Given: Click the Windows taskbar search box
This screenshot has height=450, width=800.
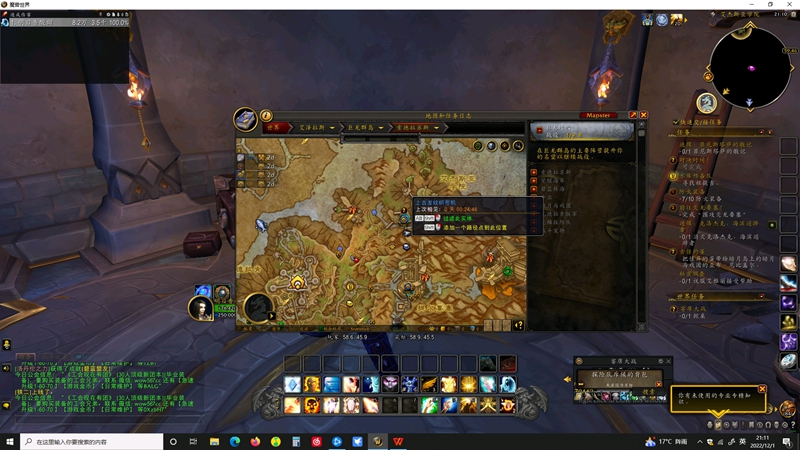Looking at the screenshot, I should [x=90, y=441].
